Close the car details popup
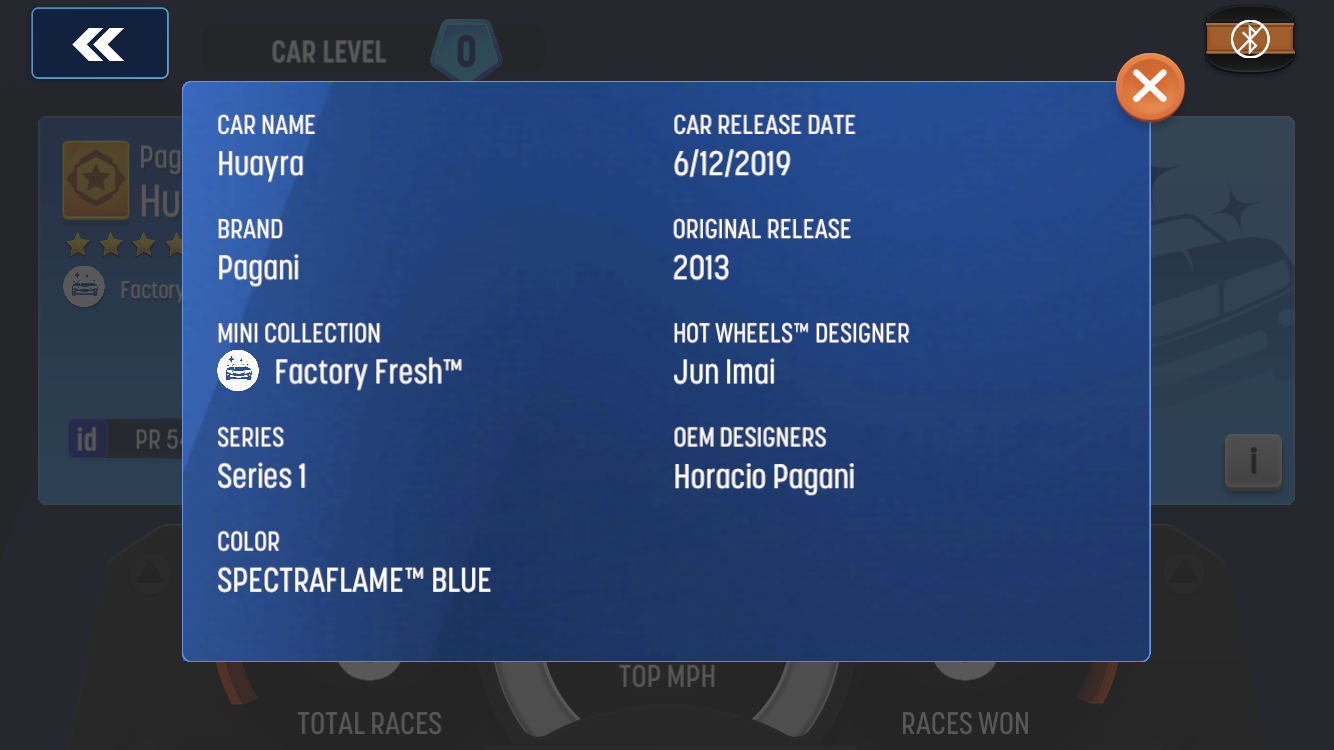 point(1150,87)
